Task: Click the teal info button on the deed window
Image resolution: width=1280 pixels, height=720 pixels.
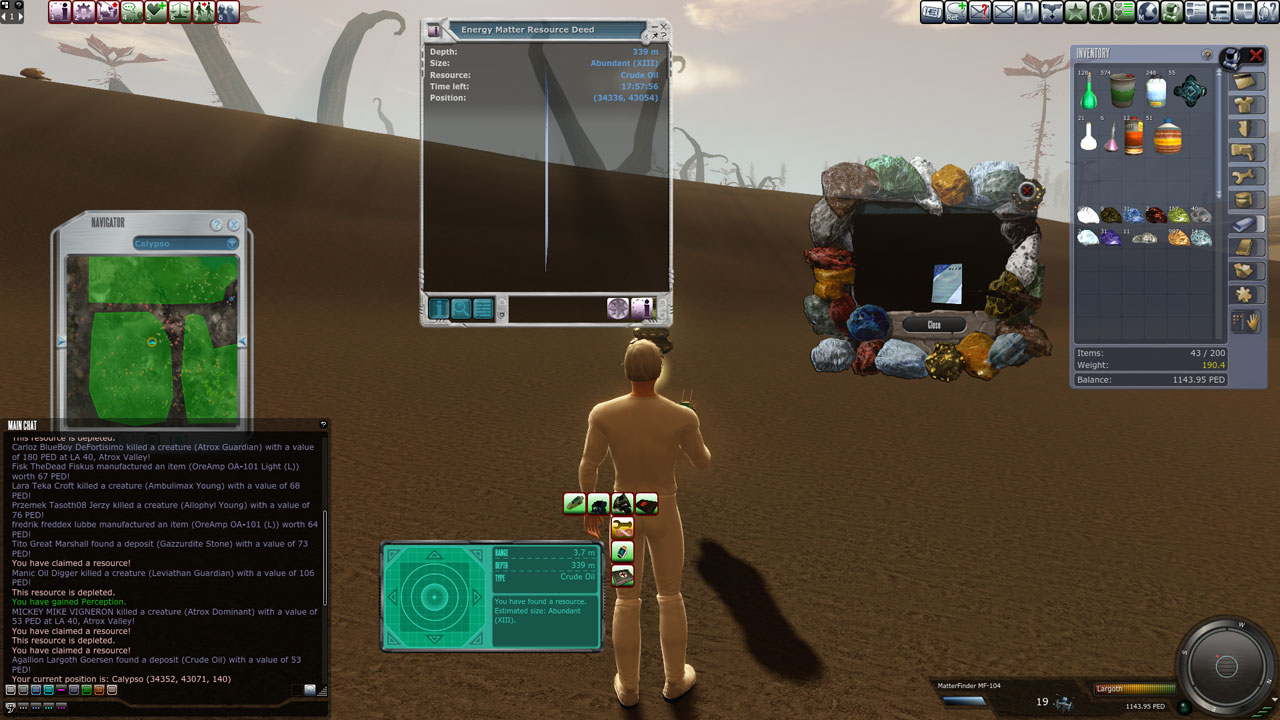Action: 439,309
